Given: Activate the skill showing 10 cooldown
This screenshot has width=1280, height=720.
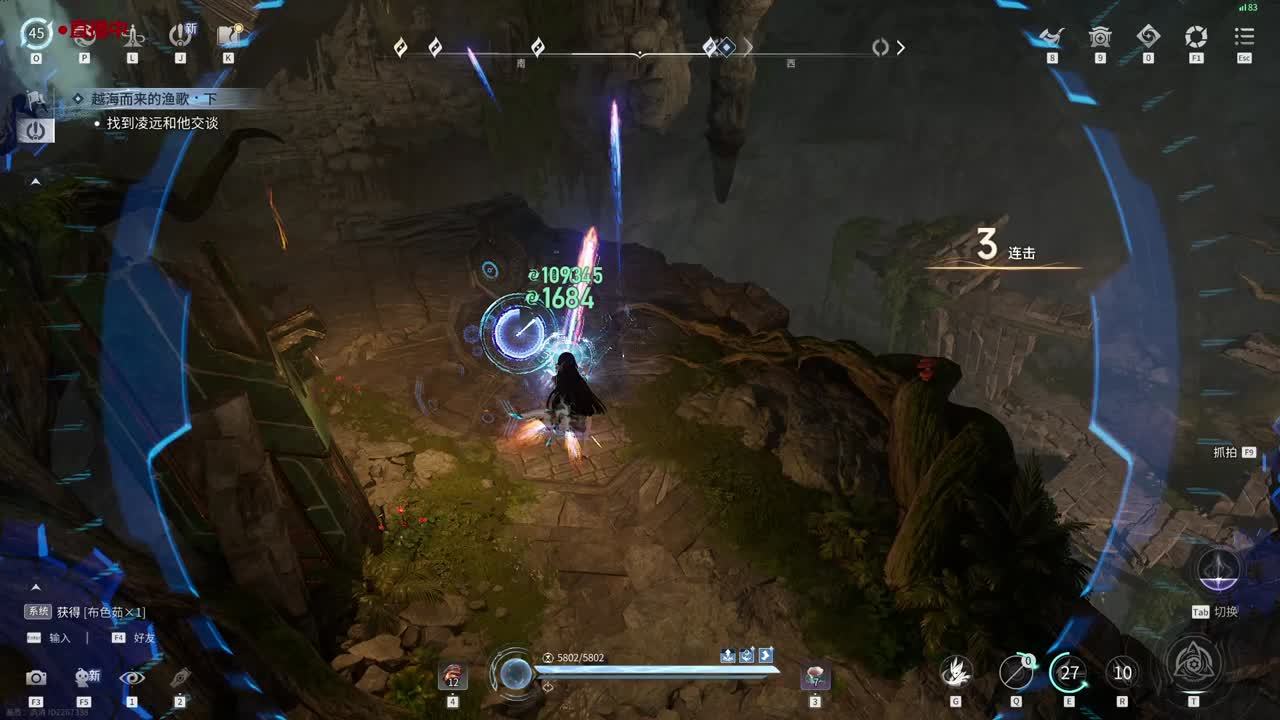Looking at the screenshot, I should [x=1122, y=673].
